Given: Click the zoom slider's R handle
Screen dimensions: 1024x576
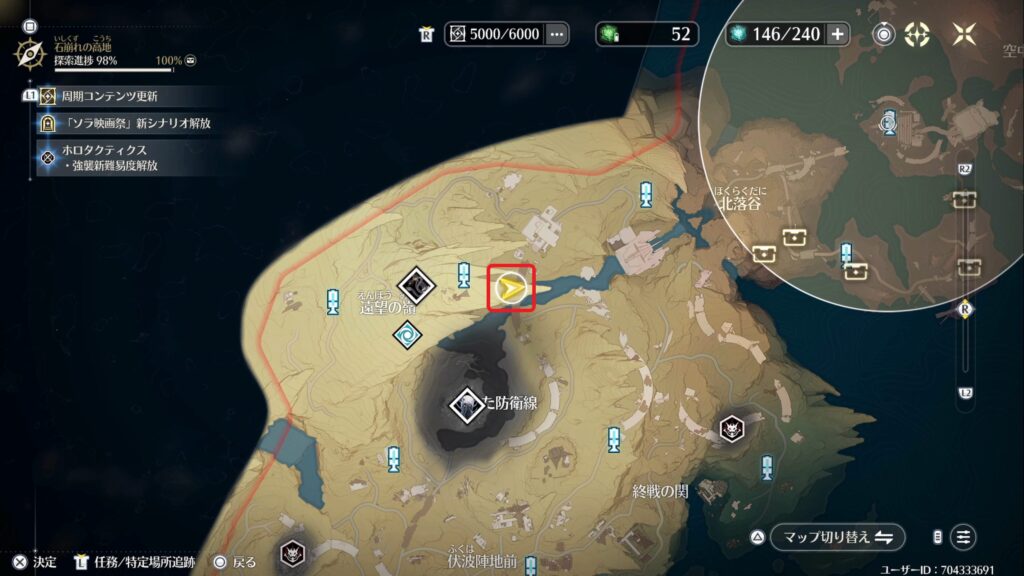Looking at the screenshot, I should point(965,310).
